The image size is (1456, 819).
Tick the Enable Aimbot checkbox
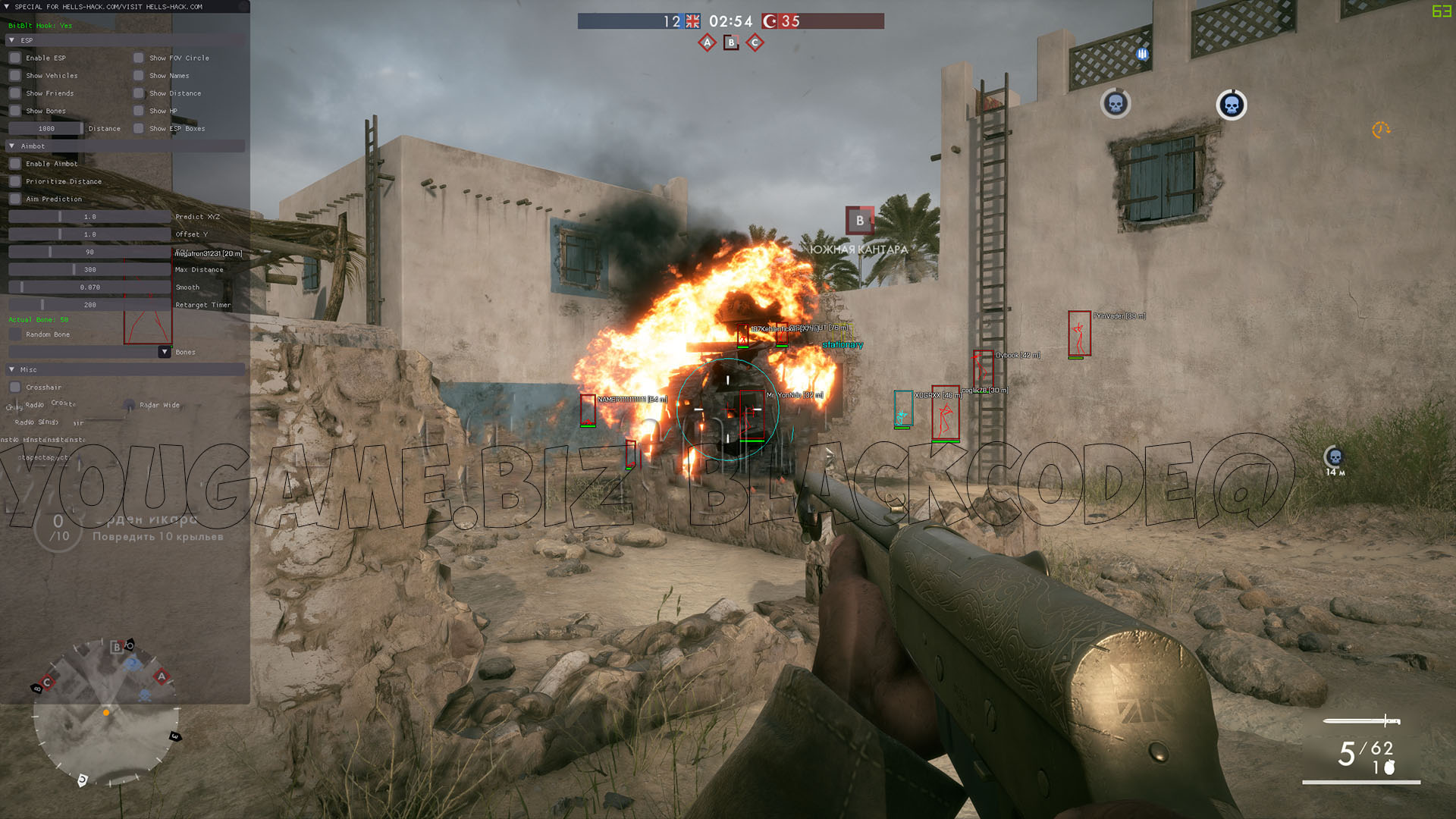coord(15,164)
